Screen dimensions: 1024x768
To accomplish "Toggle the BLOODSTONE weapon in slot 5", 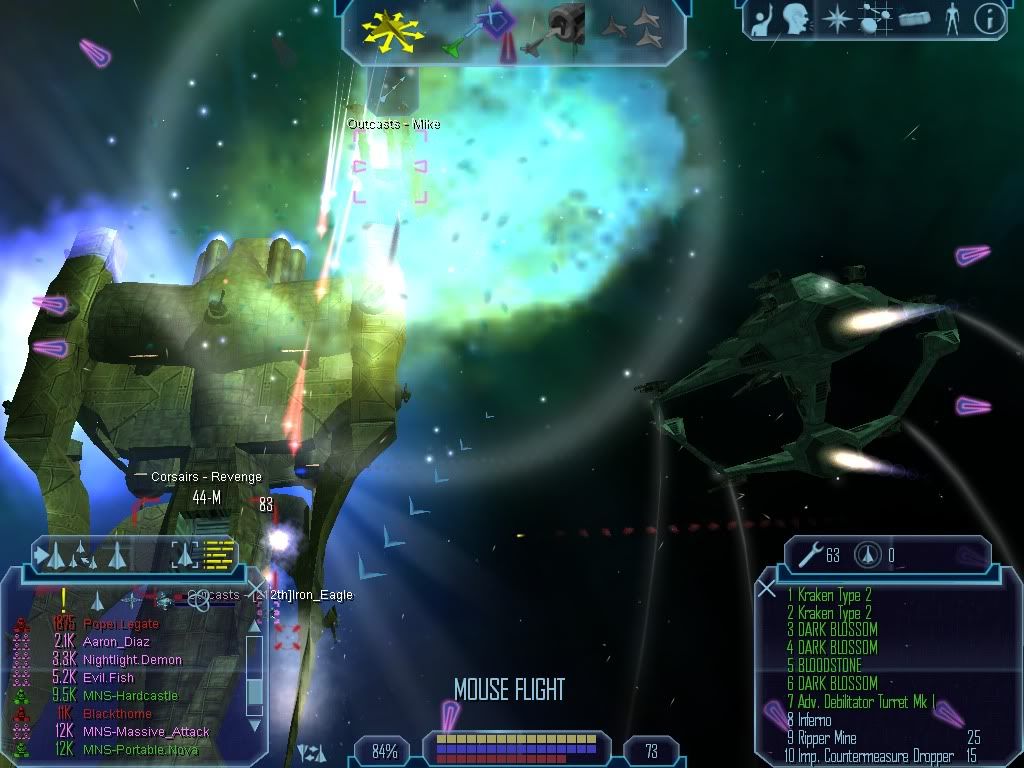I will tap(830, 665).
